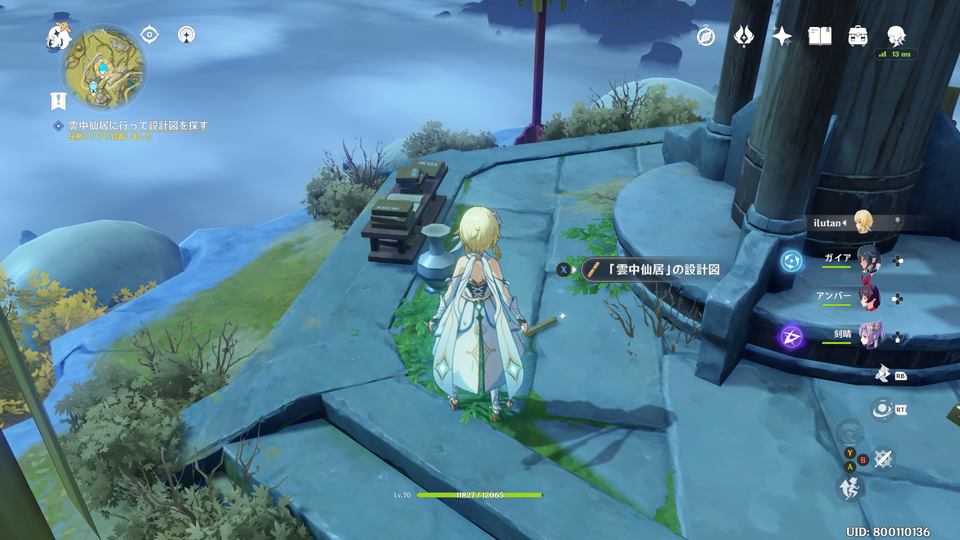The width and height of the screenshot is (960, 540).
Task: Open the backpack inventory
Action: coord(858,36)
